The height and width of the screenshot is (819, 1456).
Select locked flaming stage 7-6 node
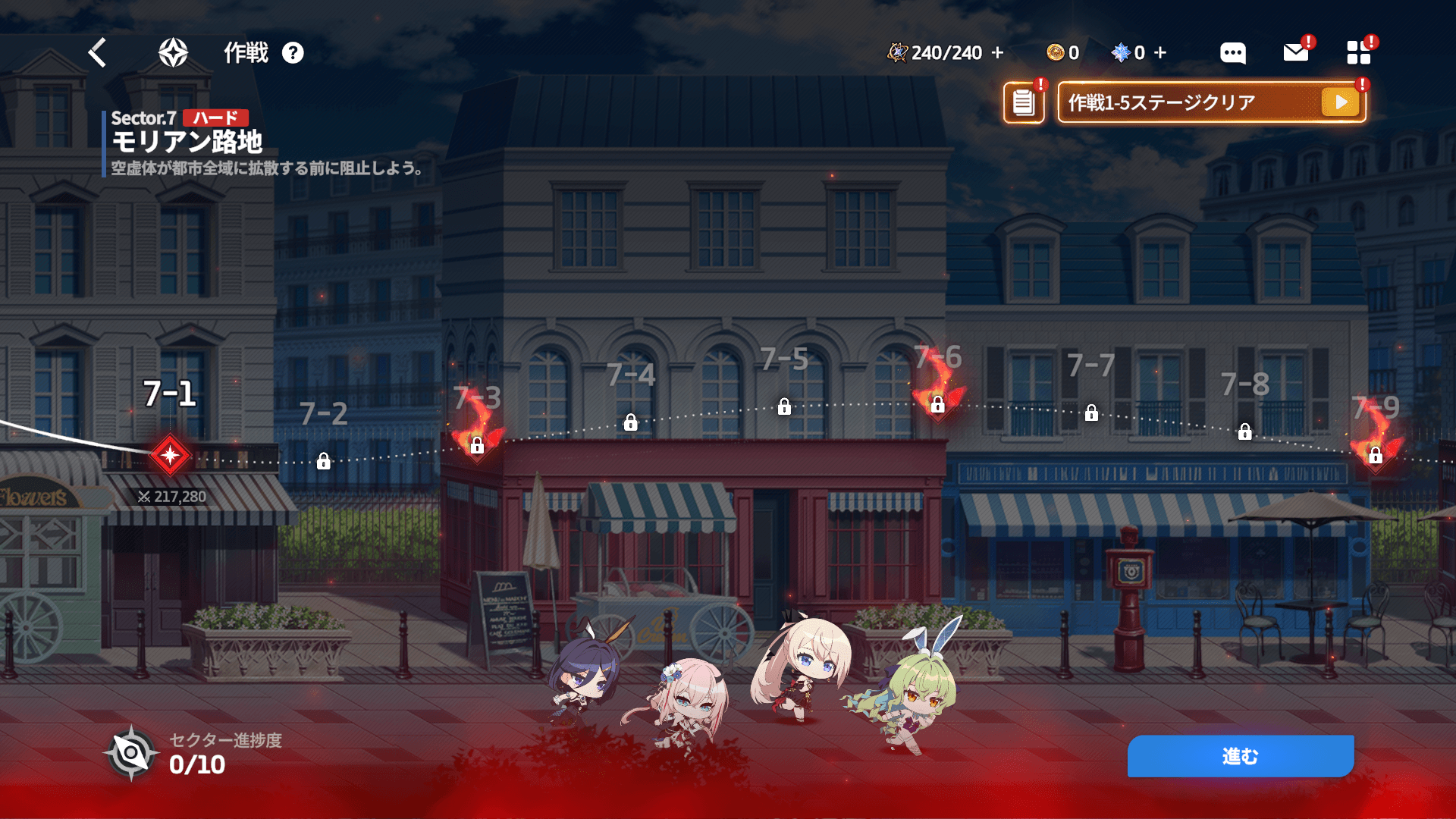tap(938, 404)
